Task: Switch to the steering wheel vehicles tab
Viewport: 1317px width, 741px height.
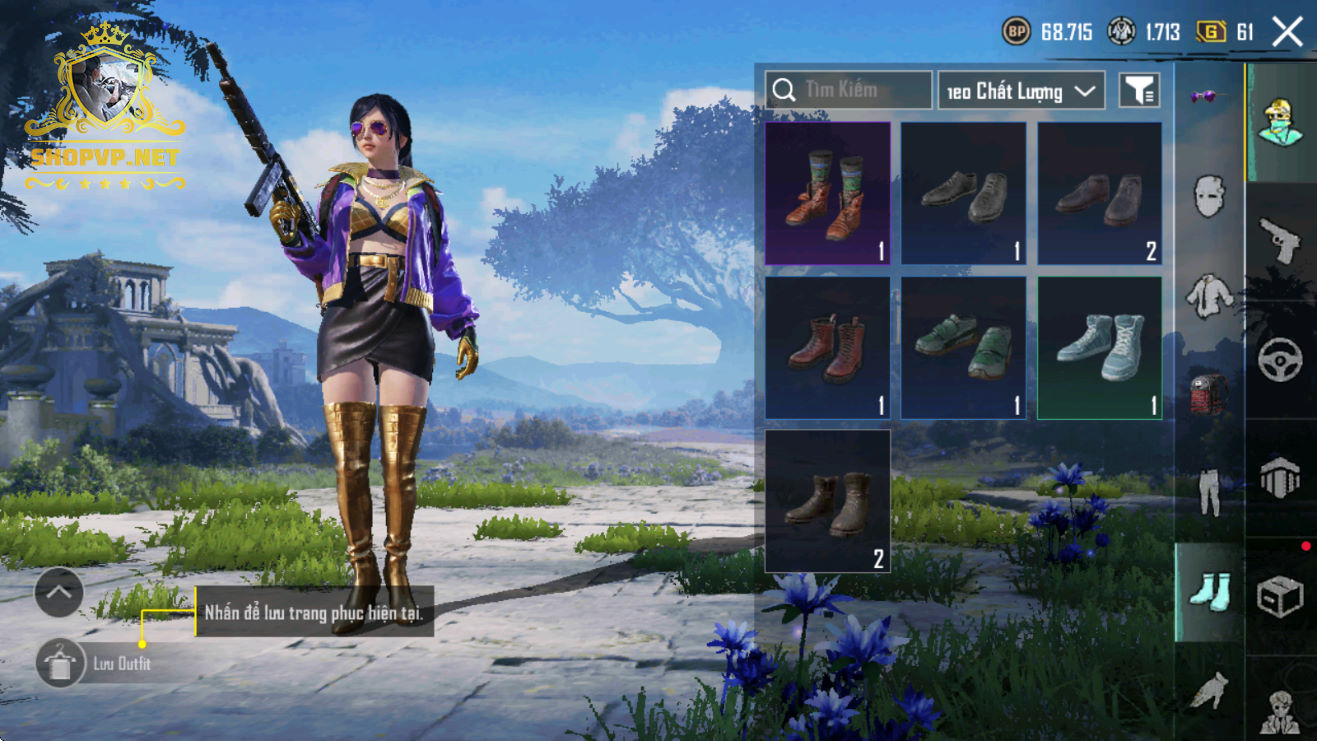Action: point(1280,360)
